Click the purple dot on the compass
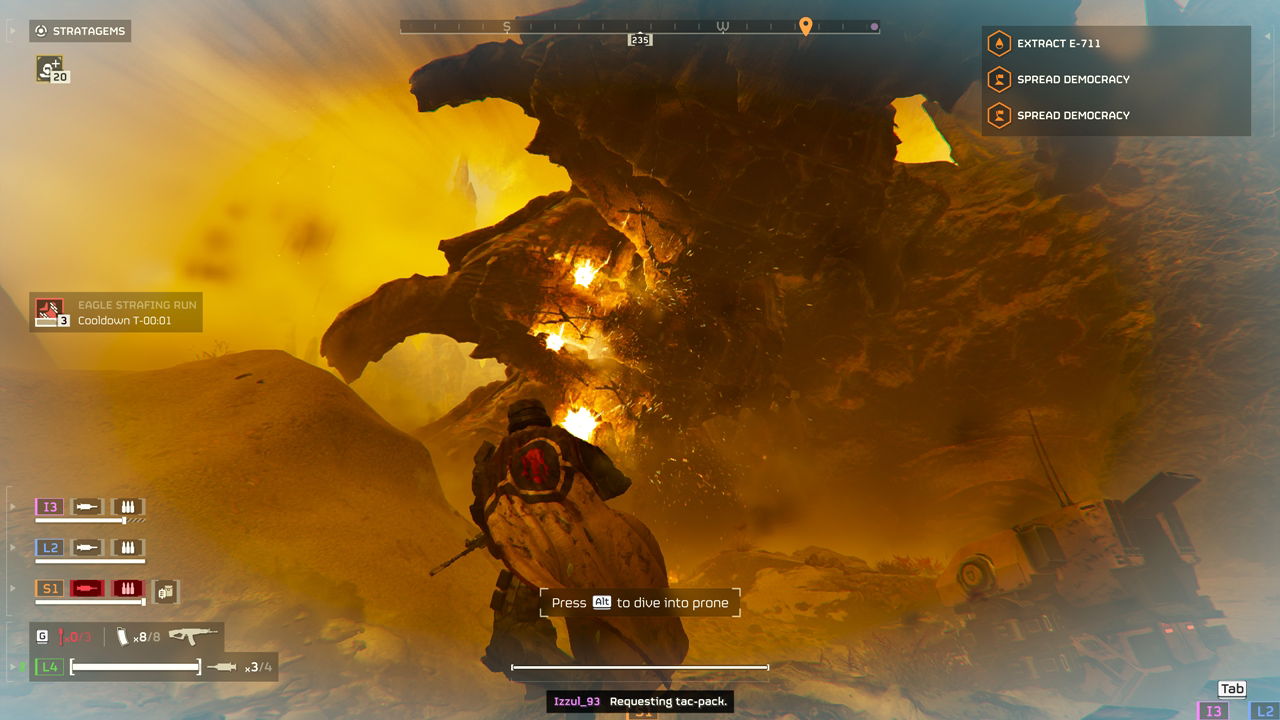Viewport: 1280px width, 720px height. pyautogui.click(x=874, y=27)
